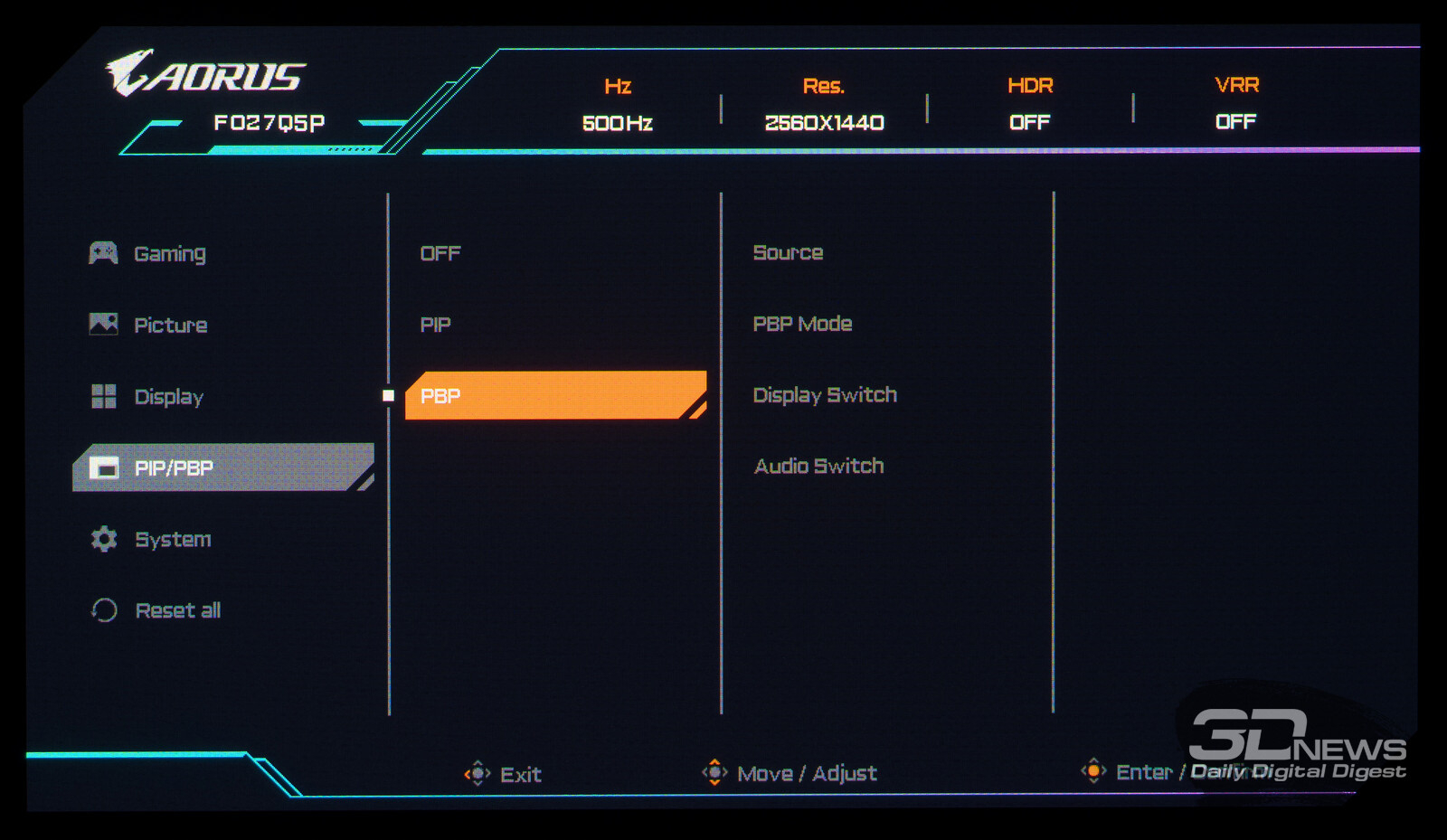The height and width of the screenshot is (840, 1447).
Task: Select Reset all in the sidebar
Action: 177,610
